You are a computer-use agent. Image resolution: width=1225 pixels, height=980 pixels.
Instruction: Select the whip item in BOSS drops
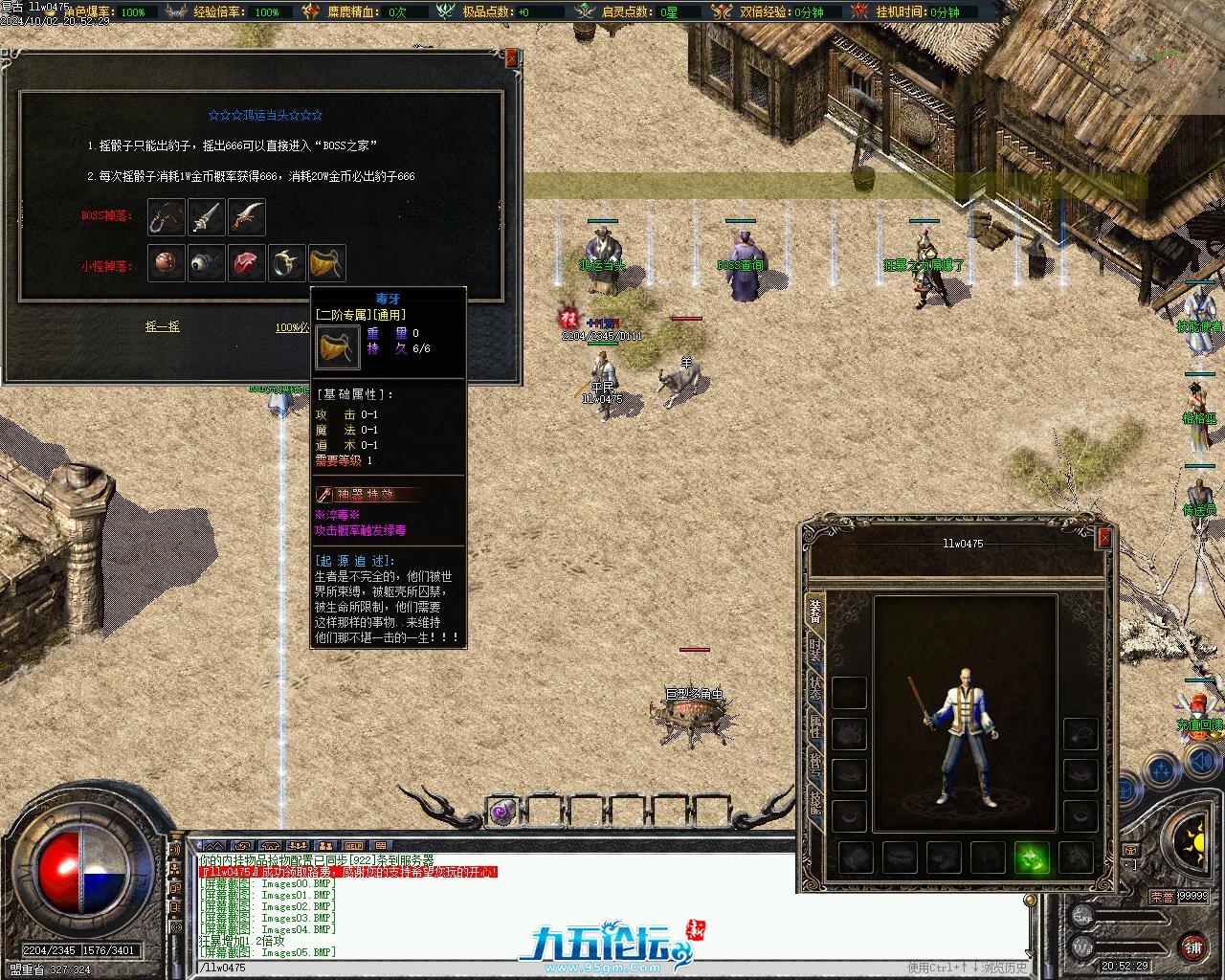pyautogui.click(x=167, y=218)
